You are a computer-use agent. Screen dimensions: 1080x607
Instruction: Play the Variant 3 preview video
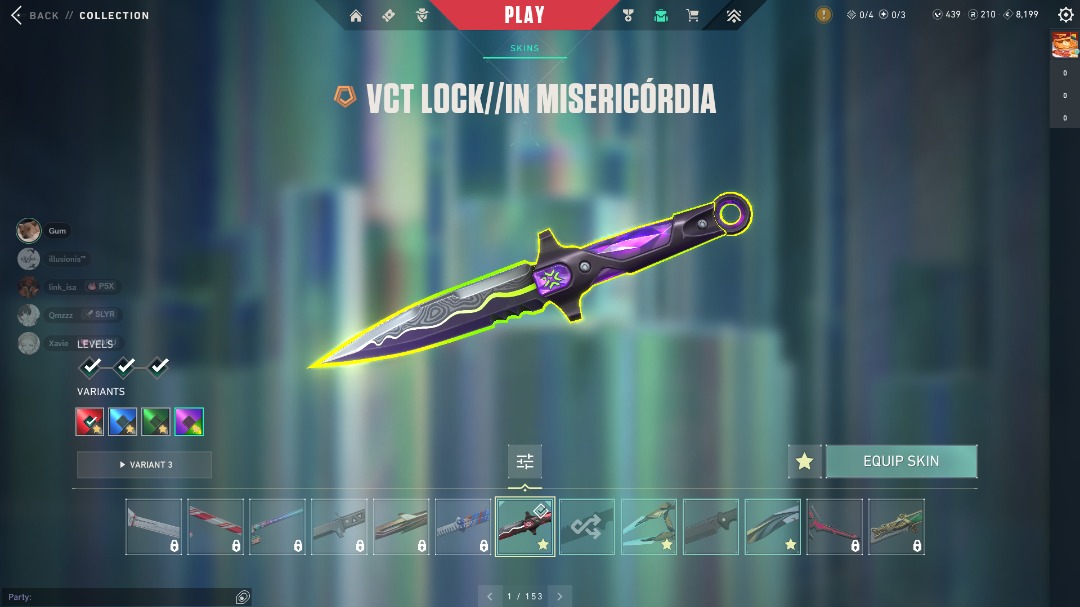click(144, 465)
